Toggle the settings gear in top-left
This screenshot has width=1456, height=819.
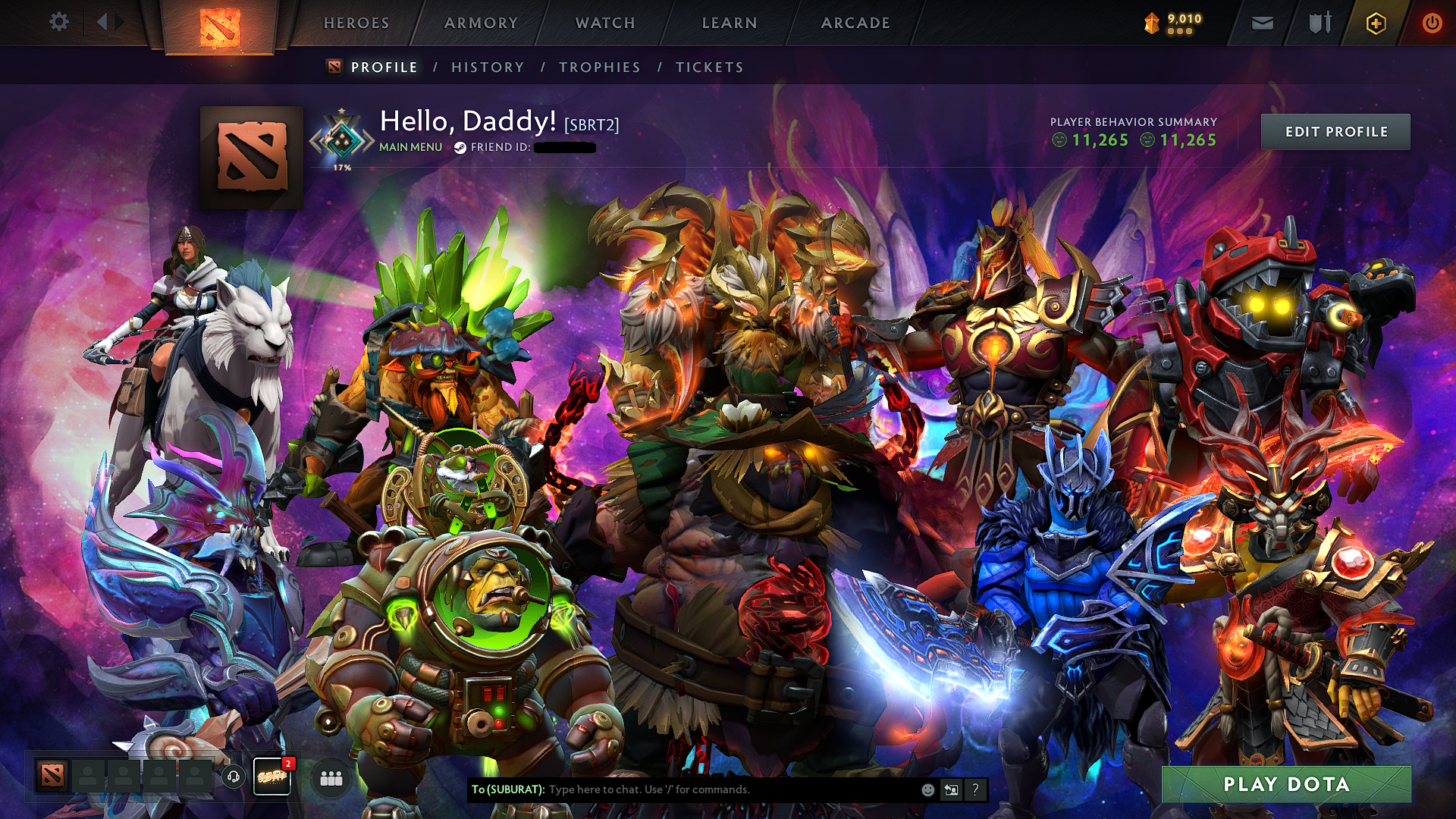point(59,23)
